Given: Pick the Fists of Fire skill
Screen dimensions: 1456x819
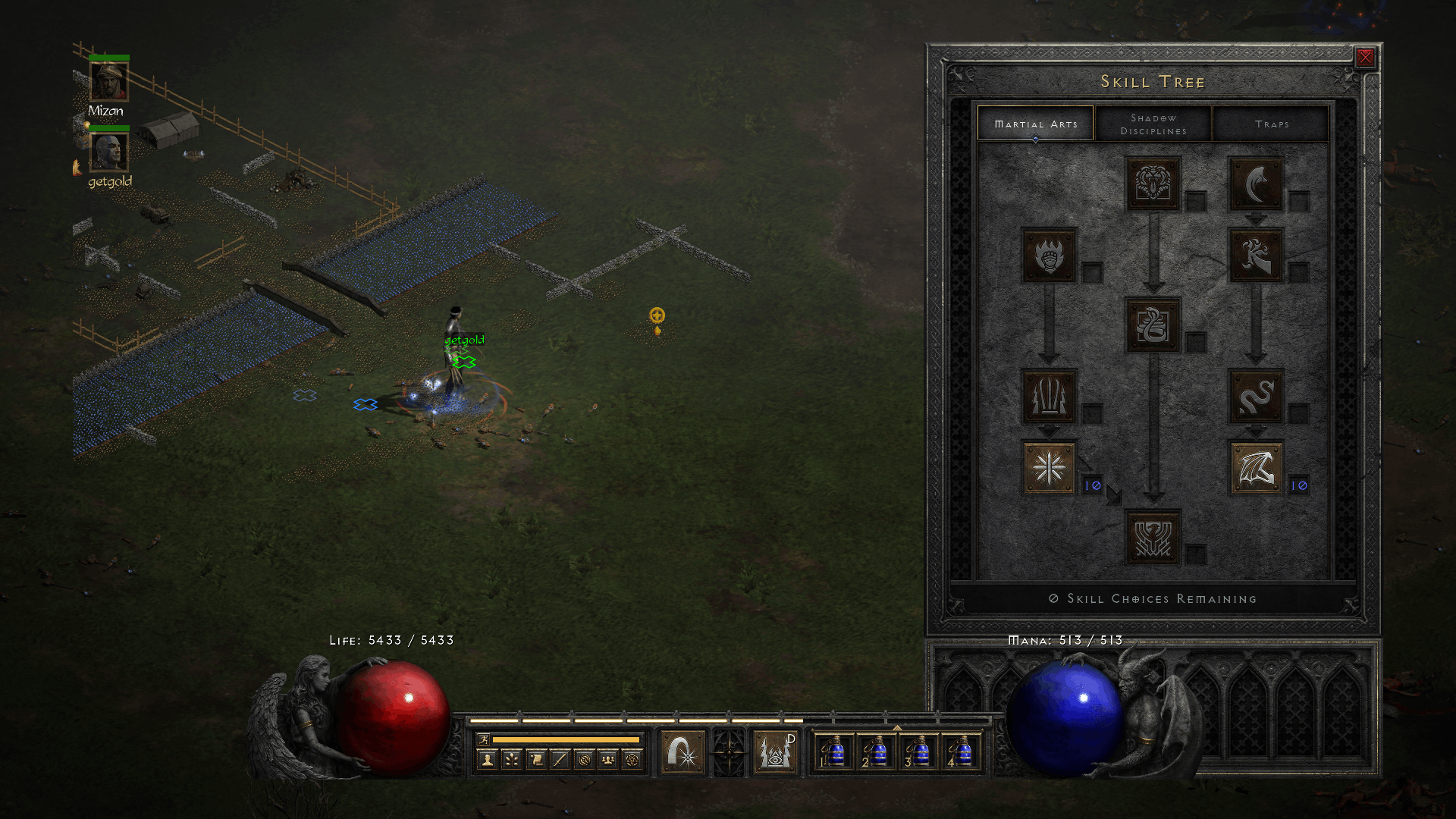Looking at the screenshot, I should pos(1049,255).
